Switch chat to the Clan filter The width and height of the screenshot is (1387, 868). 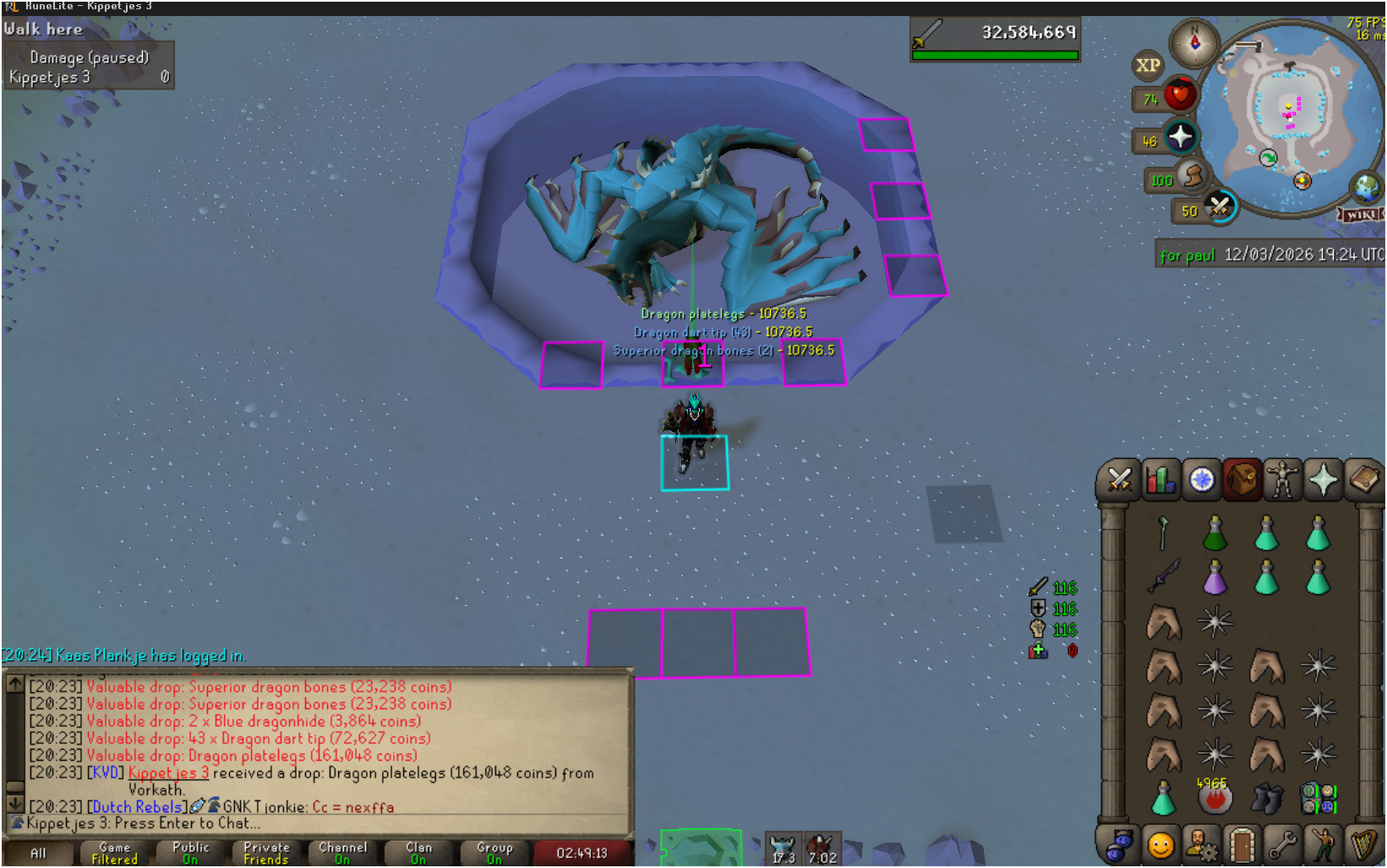pos(418,853)
